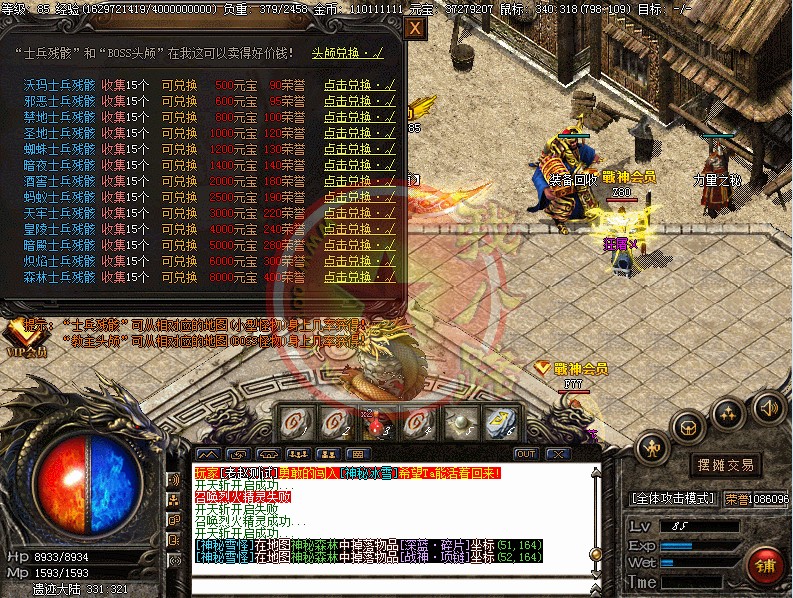Select the white pearl in hotbar slot 5
793x598 pixels.
[459, 423]
